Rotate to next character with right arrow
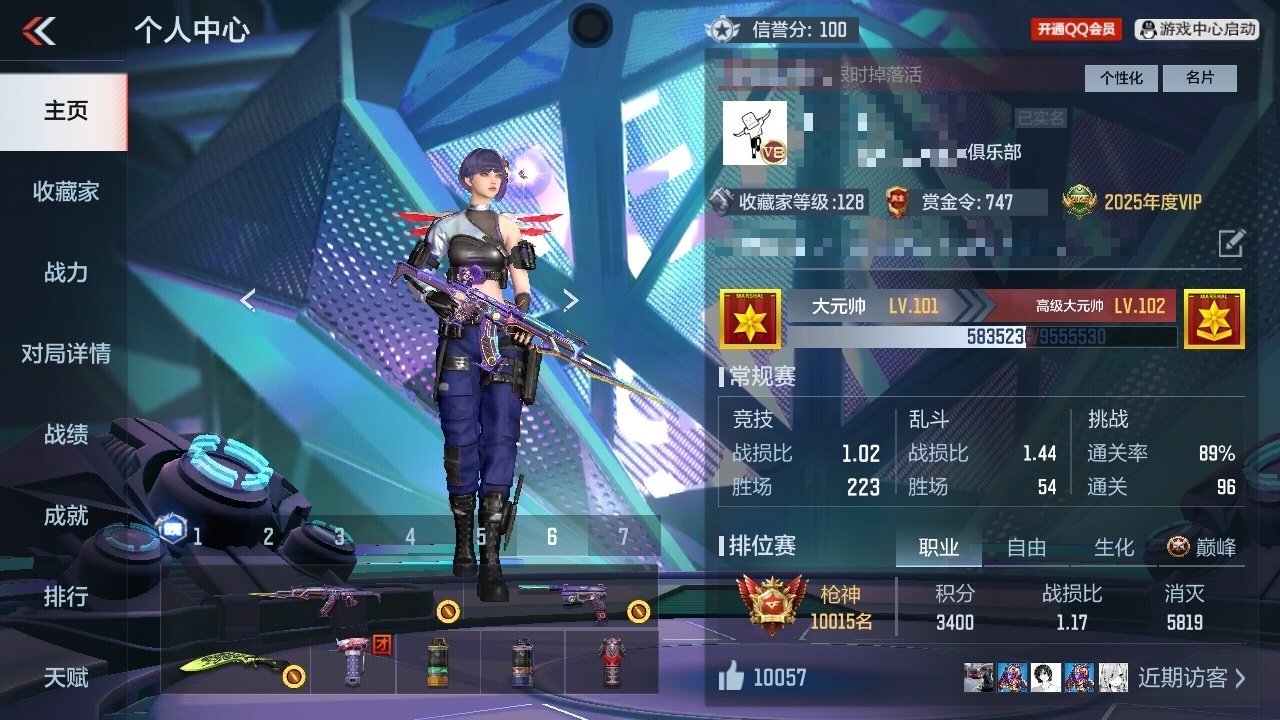The width and height of the screenshot is (1280, 720). [x=570, y=300]
